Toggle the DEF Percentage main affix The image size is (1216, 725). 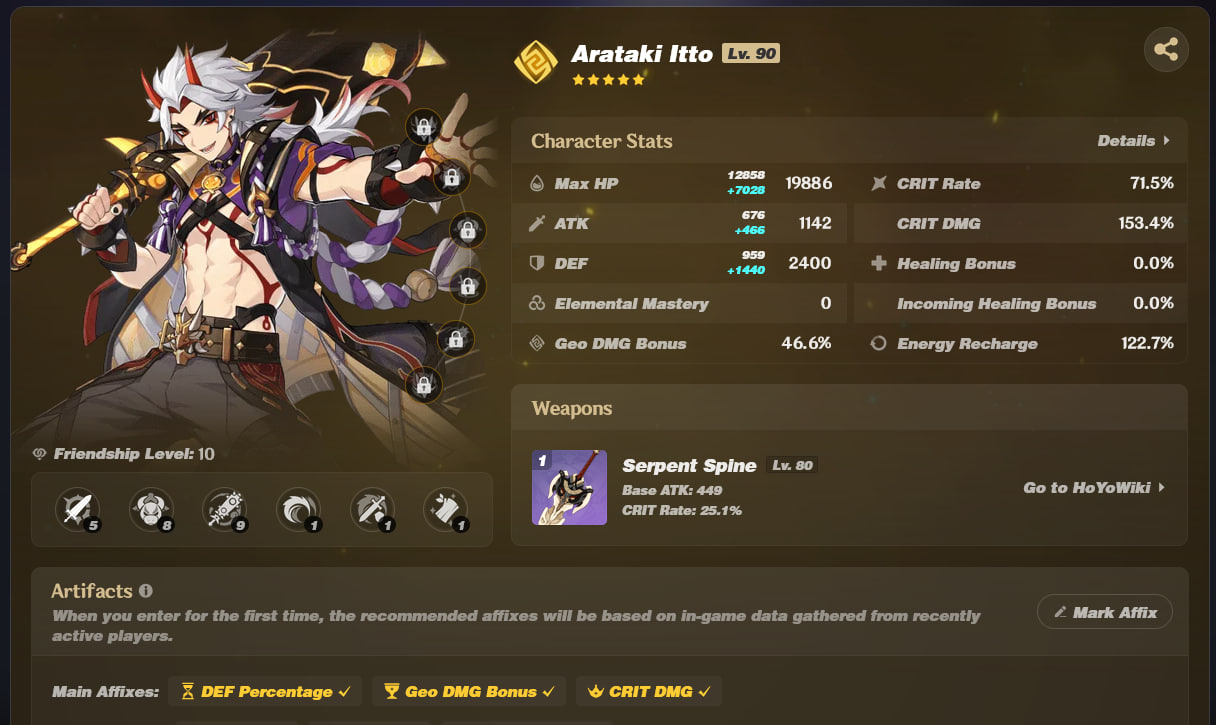click(266, 691)
